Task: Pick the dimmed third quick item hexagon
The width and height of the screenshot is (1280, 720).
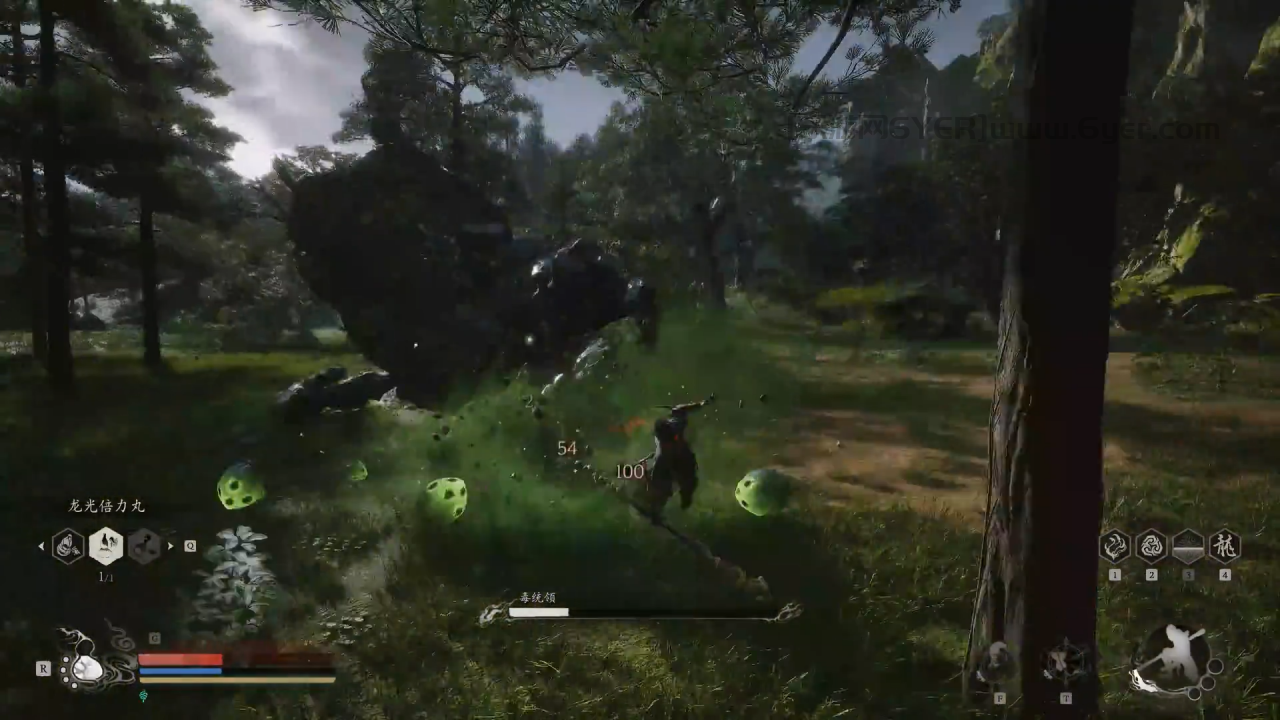Action: click(144, 546)
